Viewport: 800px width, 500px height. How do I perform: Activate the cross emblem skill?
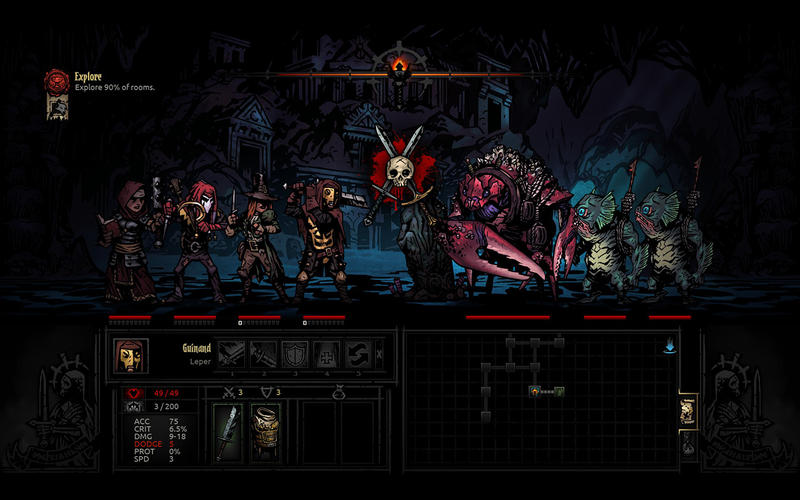[327, 354]
